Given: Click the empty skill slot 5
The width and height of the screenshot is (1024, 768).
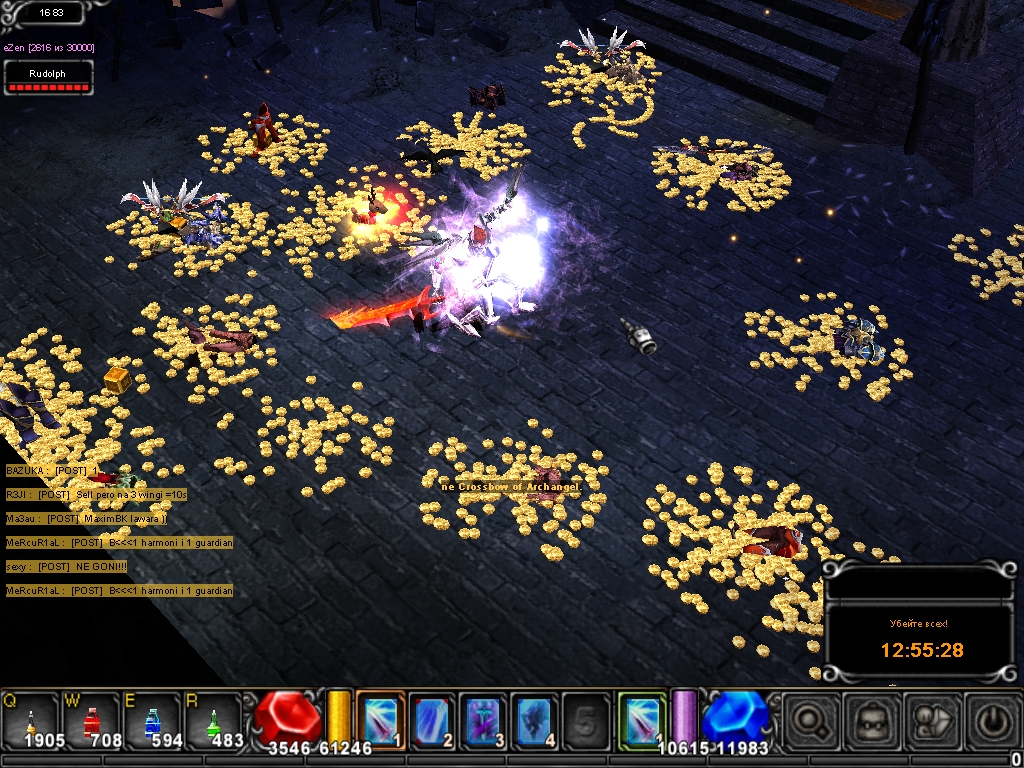Looking at the screenshot, I should (x=587, y=719).
